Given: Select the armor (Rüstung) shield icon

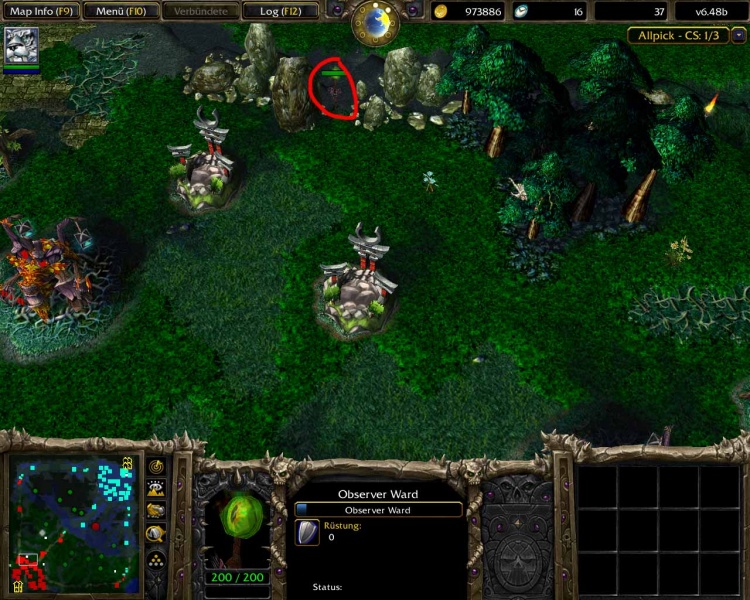Looking at the screenshot, I should point(309,533).
